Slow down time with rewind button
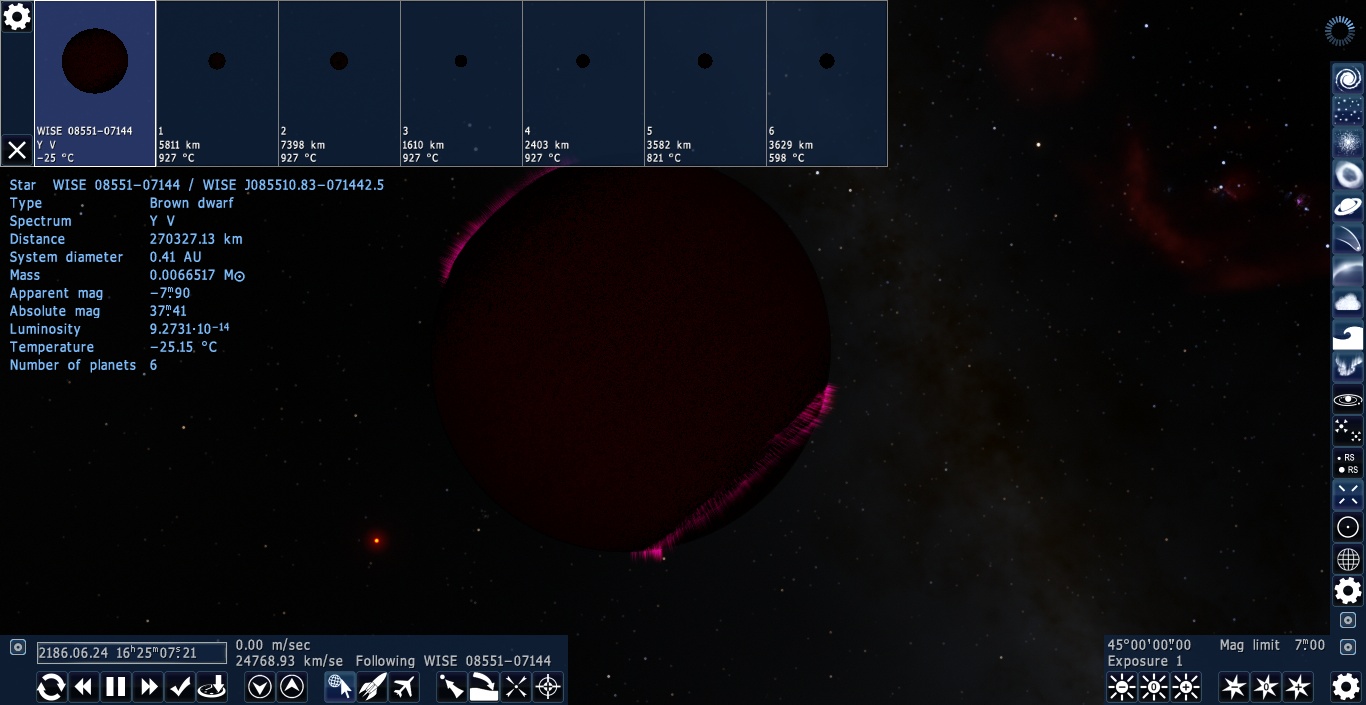 click(x=84, y=687)
